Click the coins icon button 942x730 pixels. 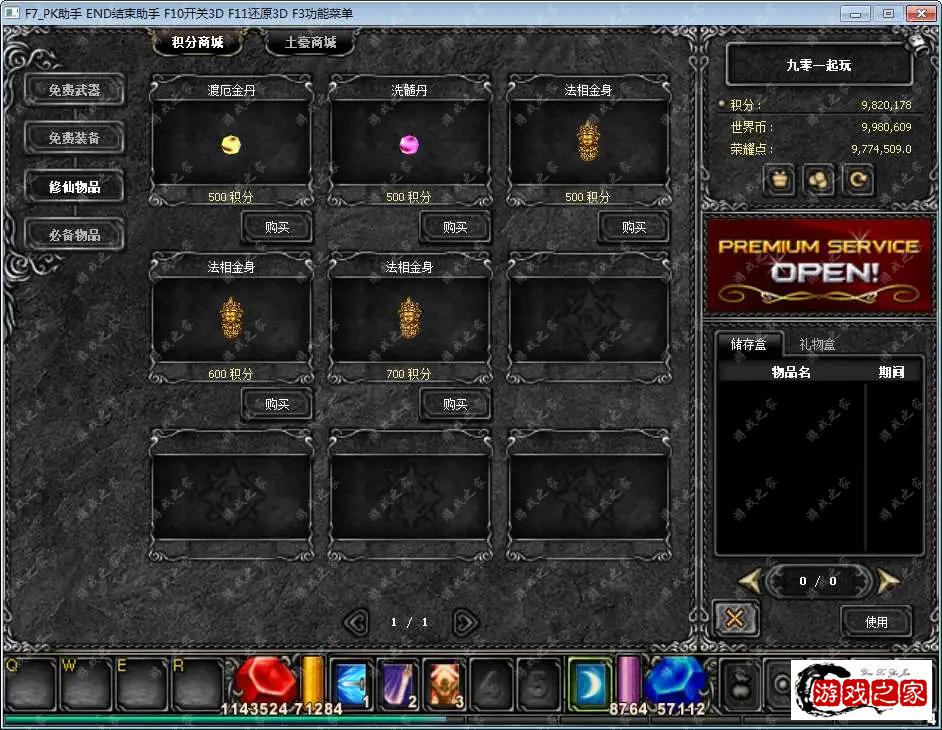819,181
